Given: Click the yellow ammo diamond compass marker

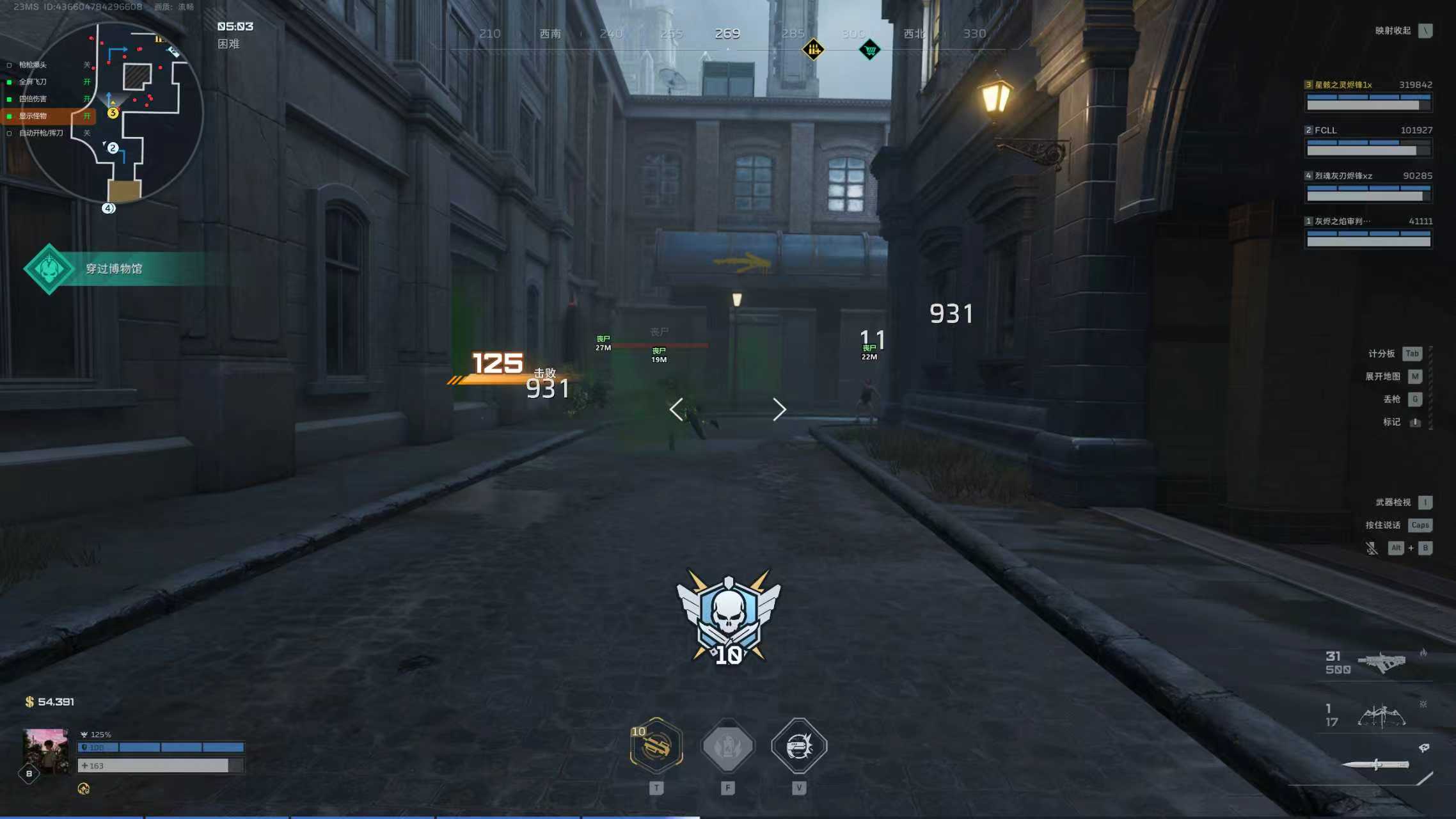Looking at the screenshot, I should pyautogui.click(x=813, y=49).
